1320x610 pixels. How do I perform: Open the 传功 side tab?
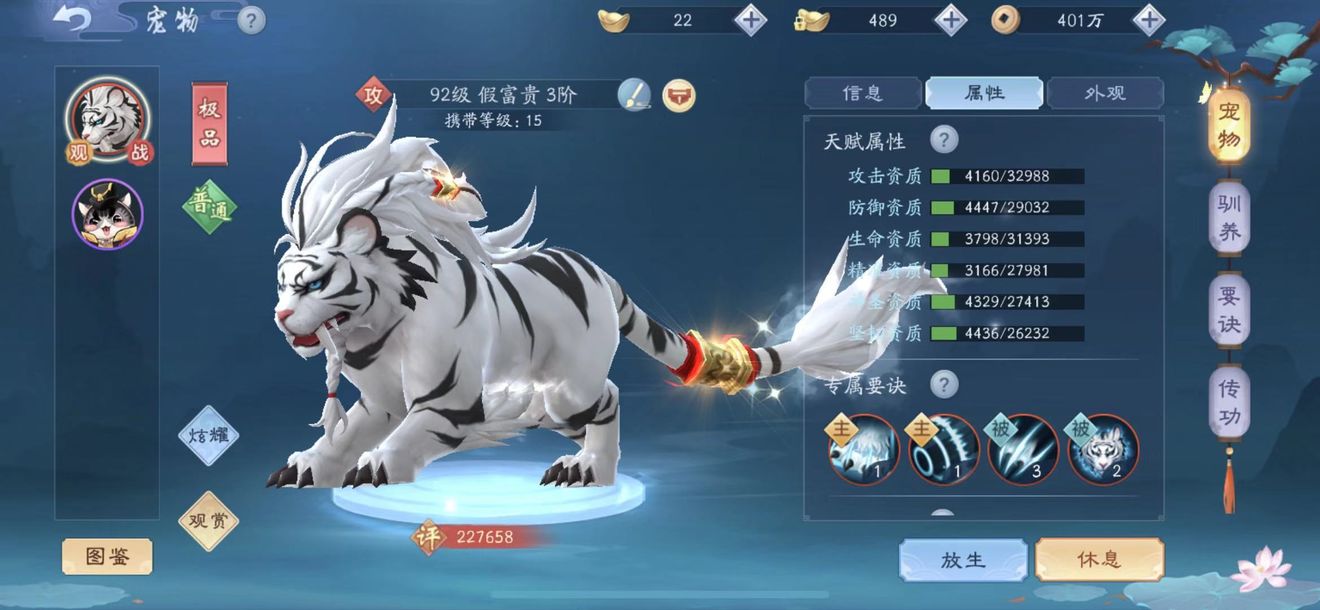pyautogui.click(x=1229, y=403)
